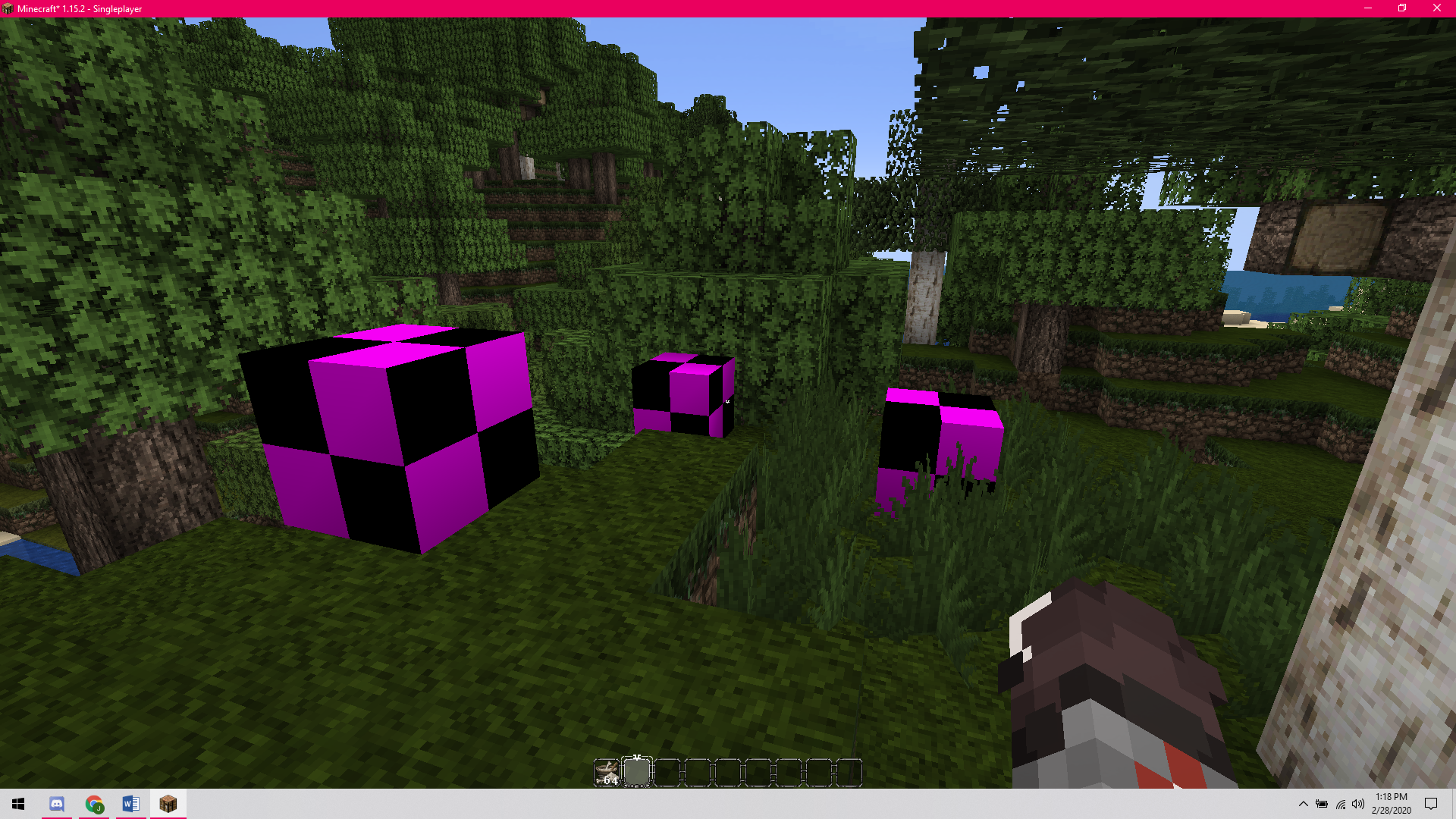The width and height of the screenshot is (1456, 819).
Task: Click the battery charging icon in the system tray
Action: point(1323,804)
